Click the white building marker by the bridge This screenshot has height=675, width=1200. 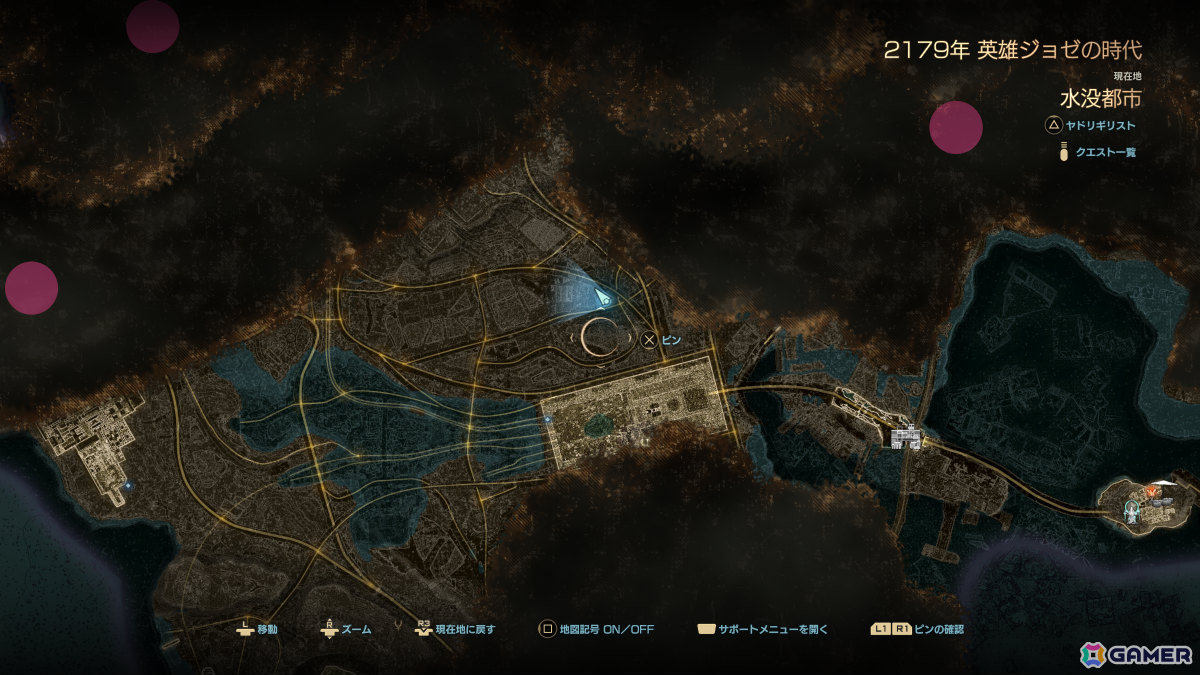906,437
